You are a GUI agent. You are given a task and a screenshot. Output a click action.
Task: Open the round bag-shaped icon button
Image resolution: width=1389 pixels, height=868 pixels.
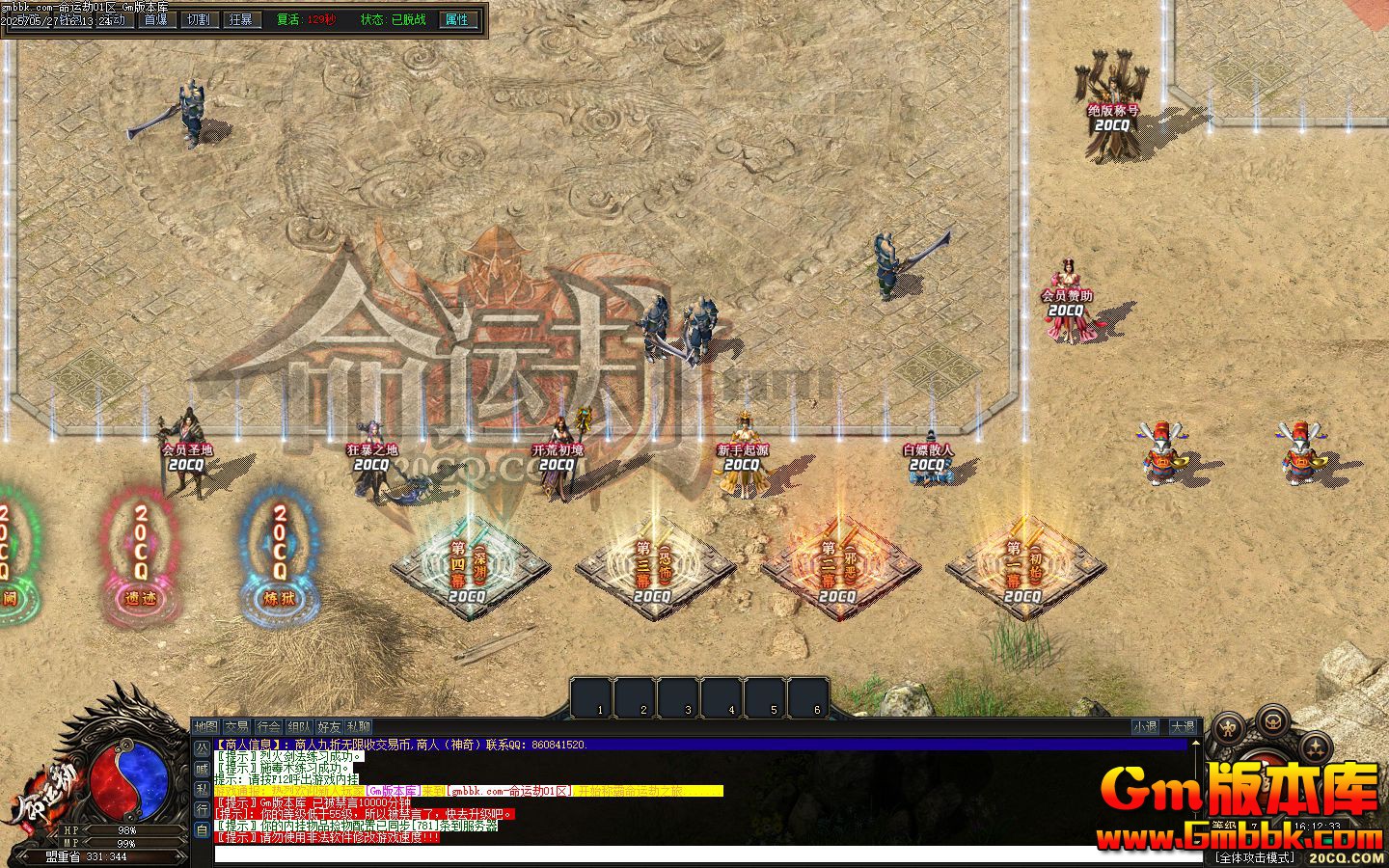coord(1273,719)
